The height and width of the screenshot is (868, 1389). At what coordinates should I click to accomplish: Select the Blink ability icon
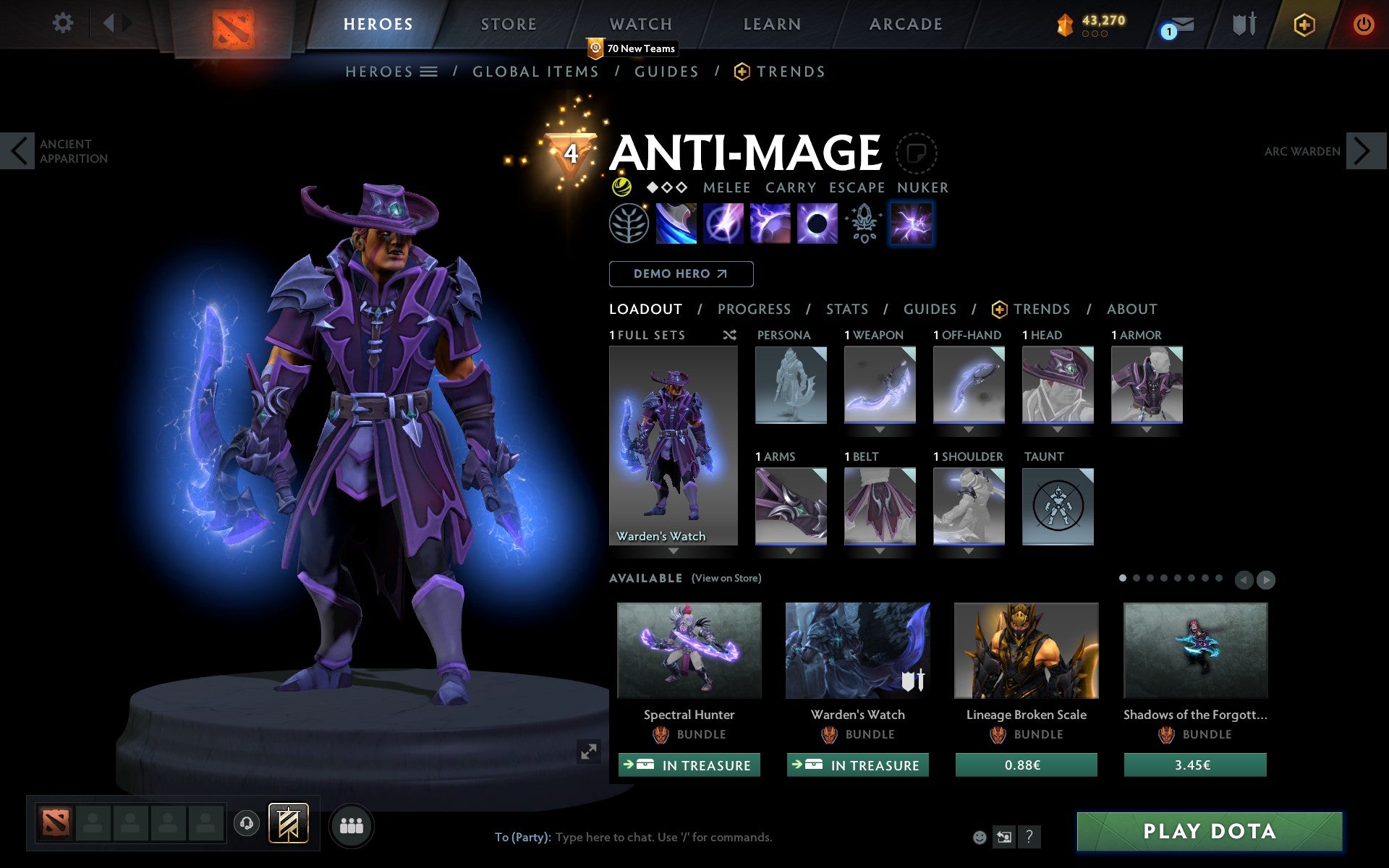tap(721, 224)
